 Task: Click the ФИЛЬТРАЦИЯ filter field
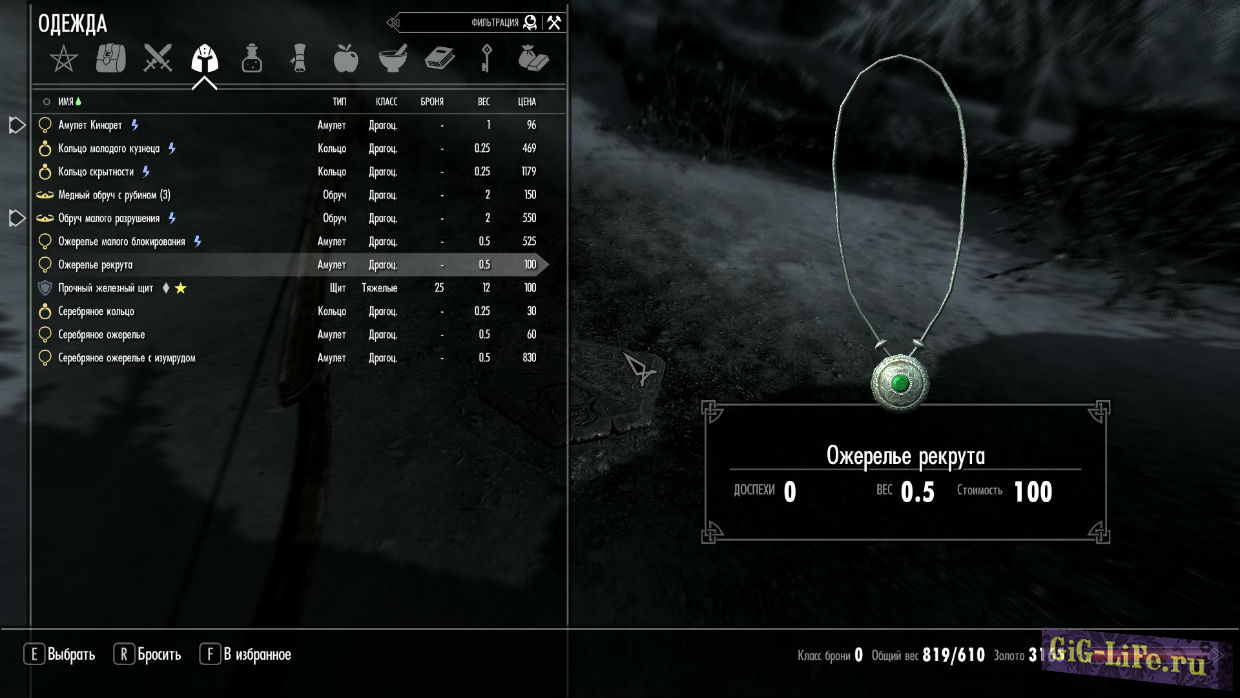coord(460,22)
